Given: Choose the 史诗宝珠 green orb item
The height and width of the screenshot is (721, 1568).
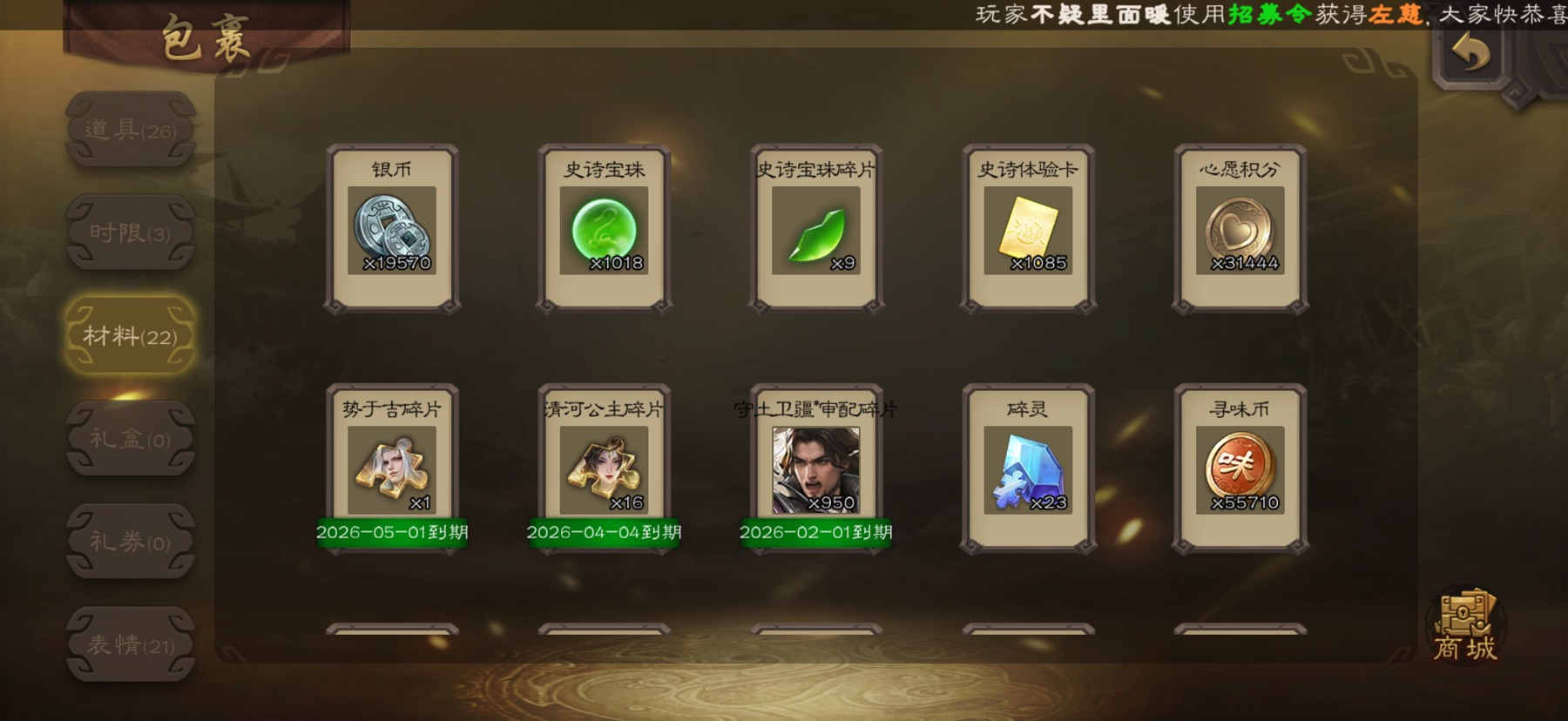Looking at the screenshot, I should tap(604, 230).
